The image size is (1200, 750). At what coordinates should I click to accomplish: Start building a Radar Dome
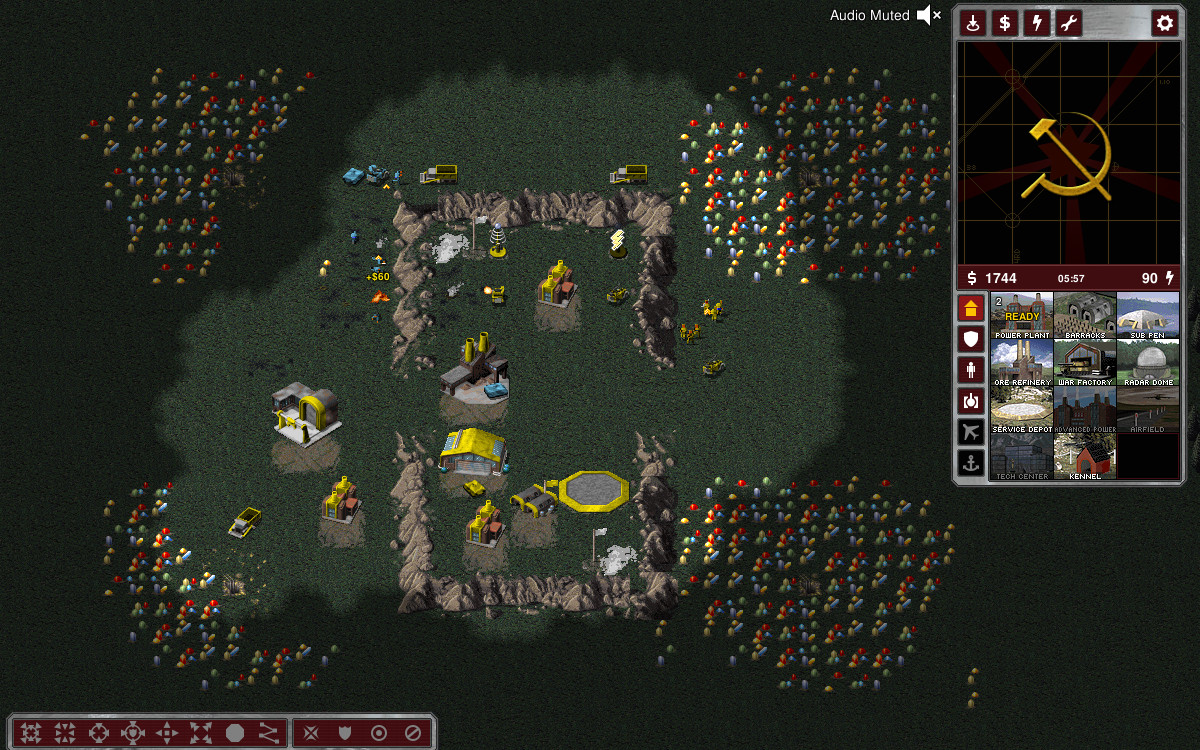1147,363
